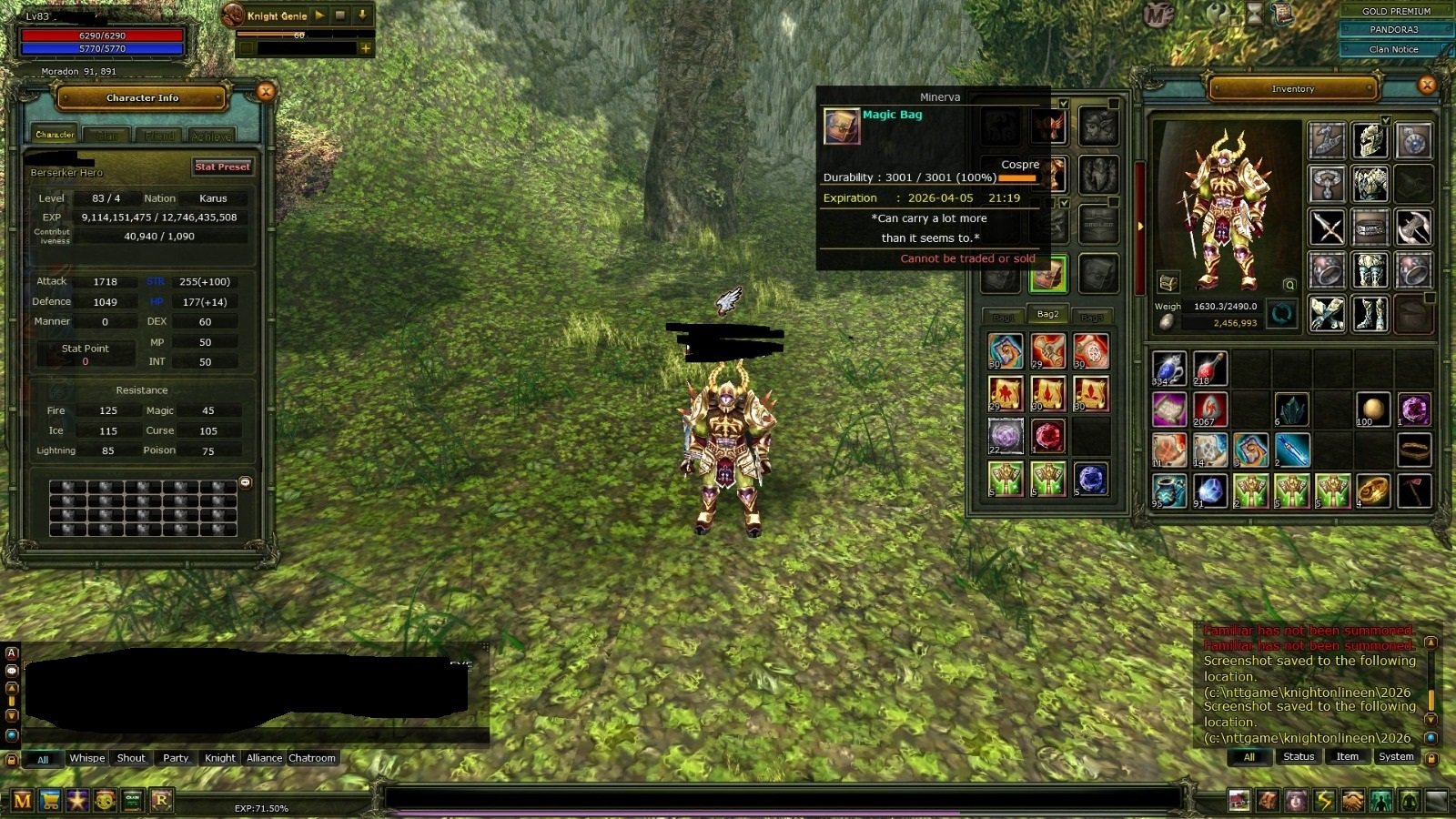The height and width of the screenshot is (819, 1456).
Task: Click the inventory refresh arrows button
Action: [x=1281, y=315]
